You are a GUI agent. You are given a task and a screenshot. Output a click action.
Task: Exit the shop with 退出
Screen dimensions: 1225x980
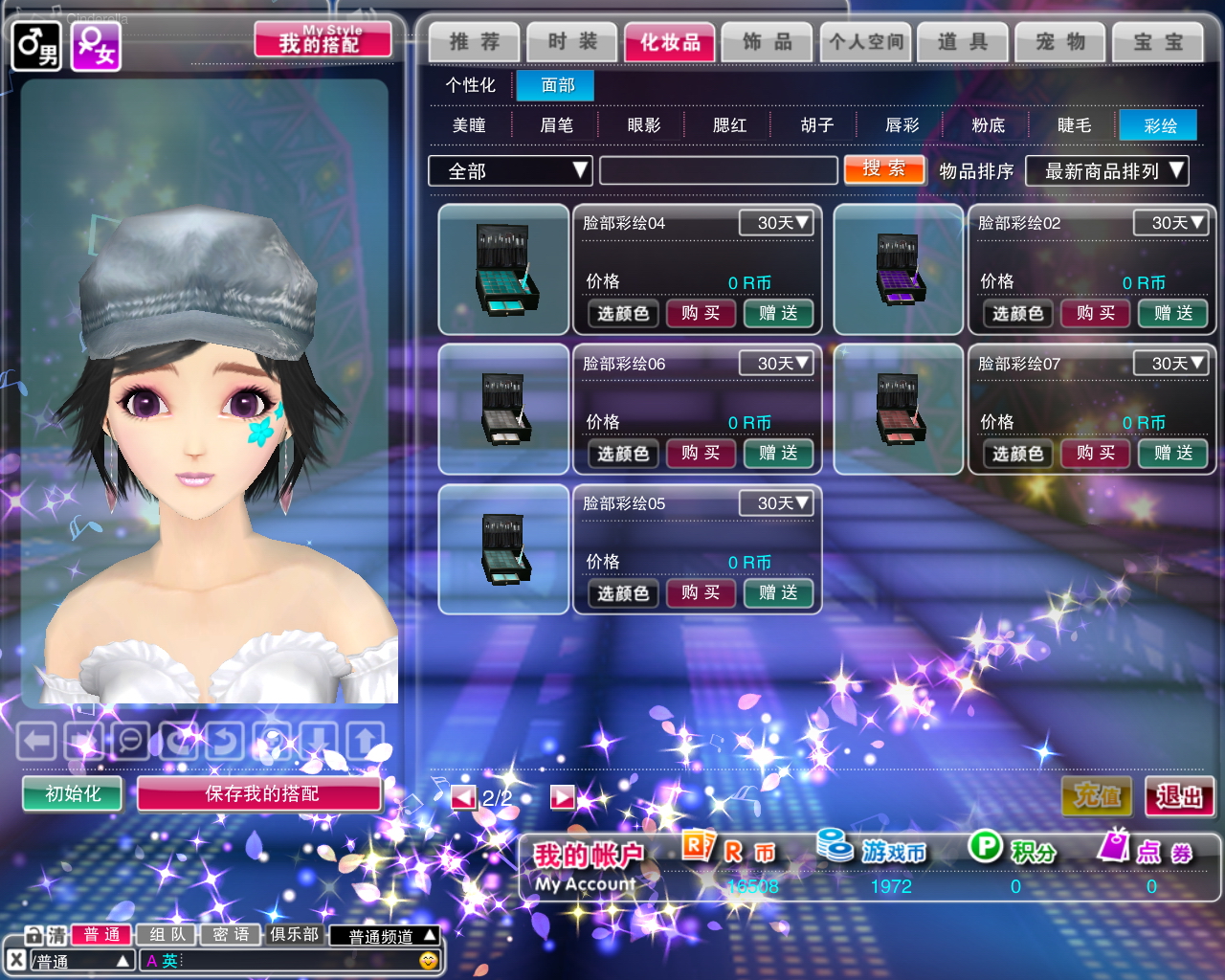pos(1179,796)
